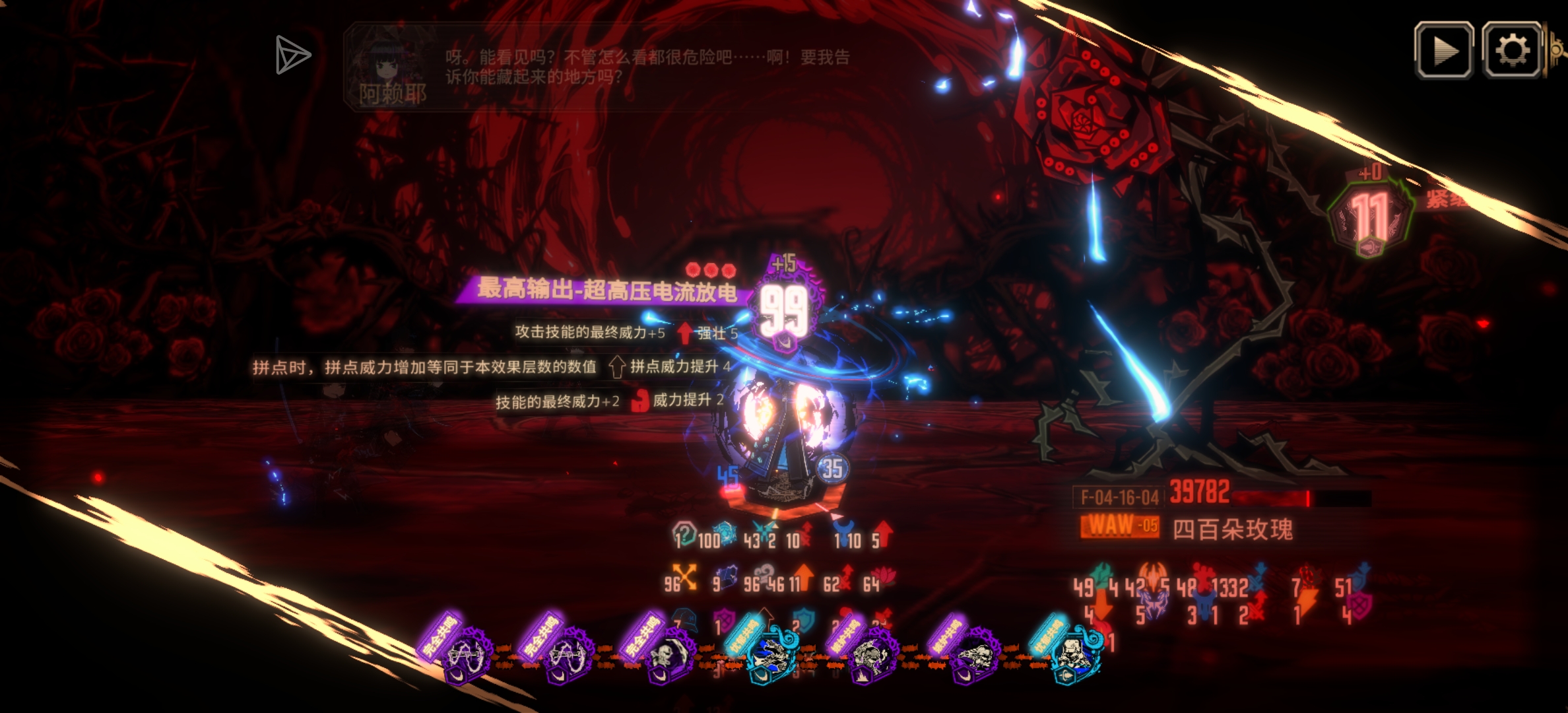The height and width of the screenshot is (713, 1568).
Task: Click the purple demon-face debuff on the enemy
Action: tap(1153, 603)
